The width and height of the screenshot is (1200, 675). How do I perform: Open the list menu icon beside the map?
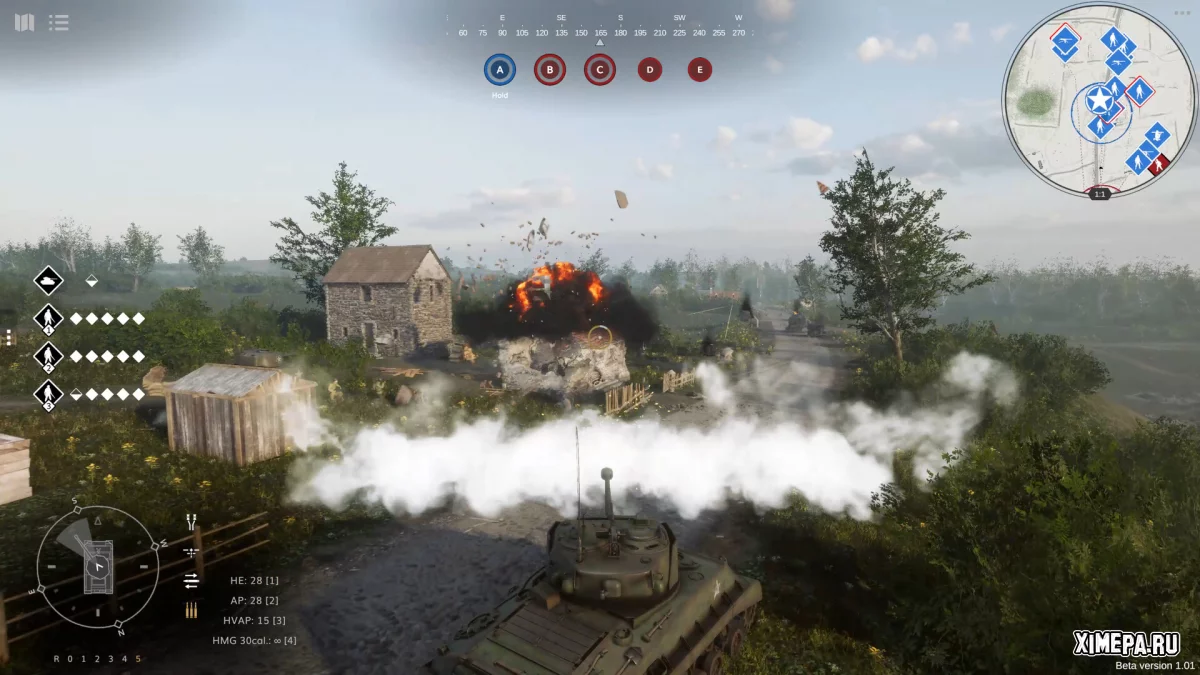(x=59, y=22)
